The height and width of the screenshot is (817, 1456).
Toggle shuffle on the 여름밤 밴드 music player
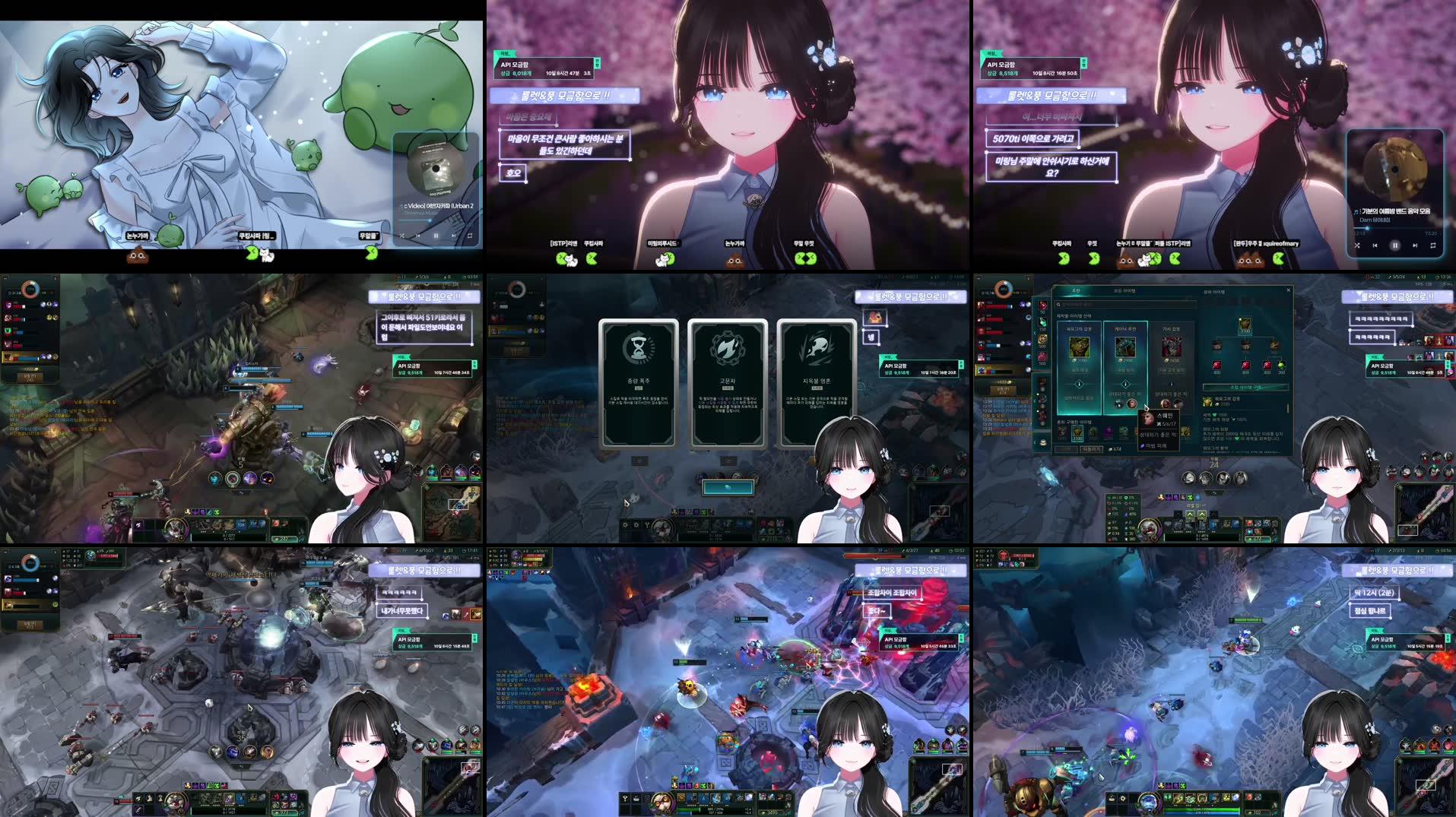1357,245
